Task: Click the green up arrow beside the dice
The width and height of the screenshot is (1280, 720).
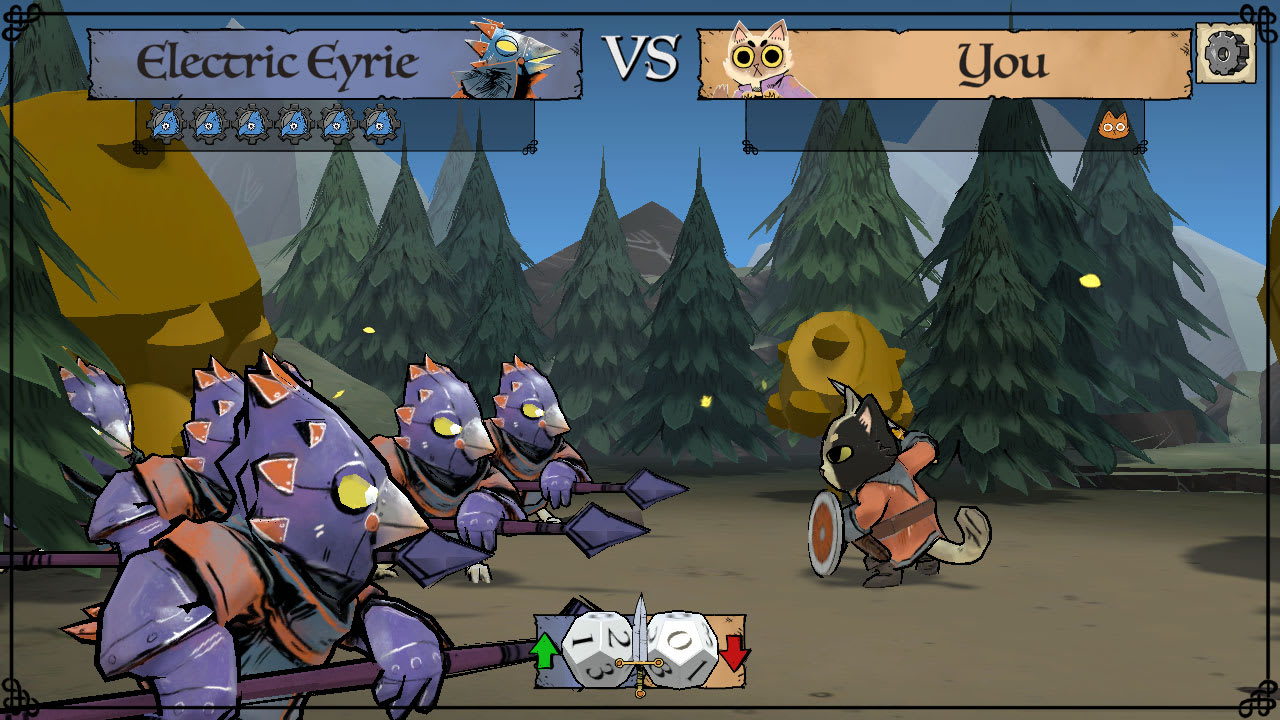Action: 546,650
